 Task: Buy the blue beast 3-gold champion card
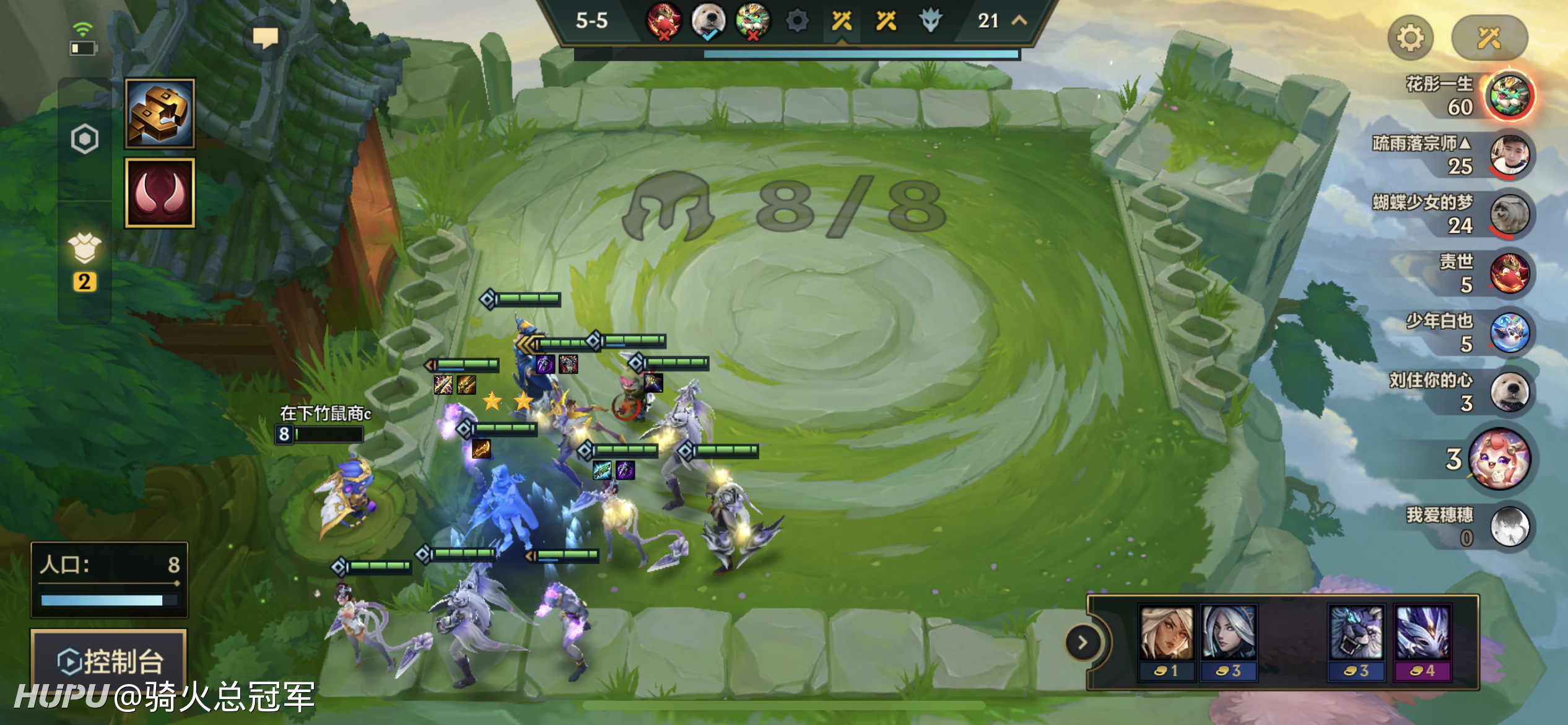(x=1356, y=643)
